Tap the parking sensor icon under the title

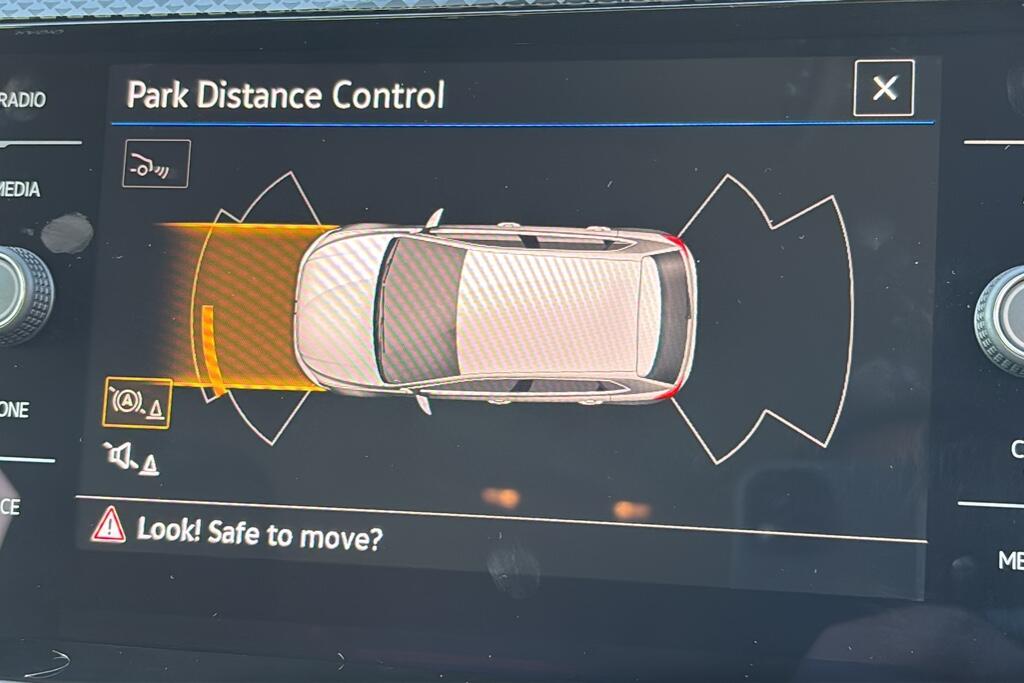(156, 165)
